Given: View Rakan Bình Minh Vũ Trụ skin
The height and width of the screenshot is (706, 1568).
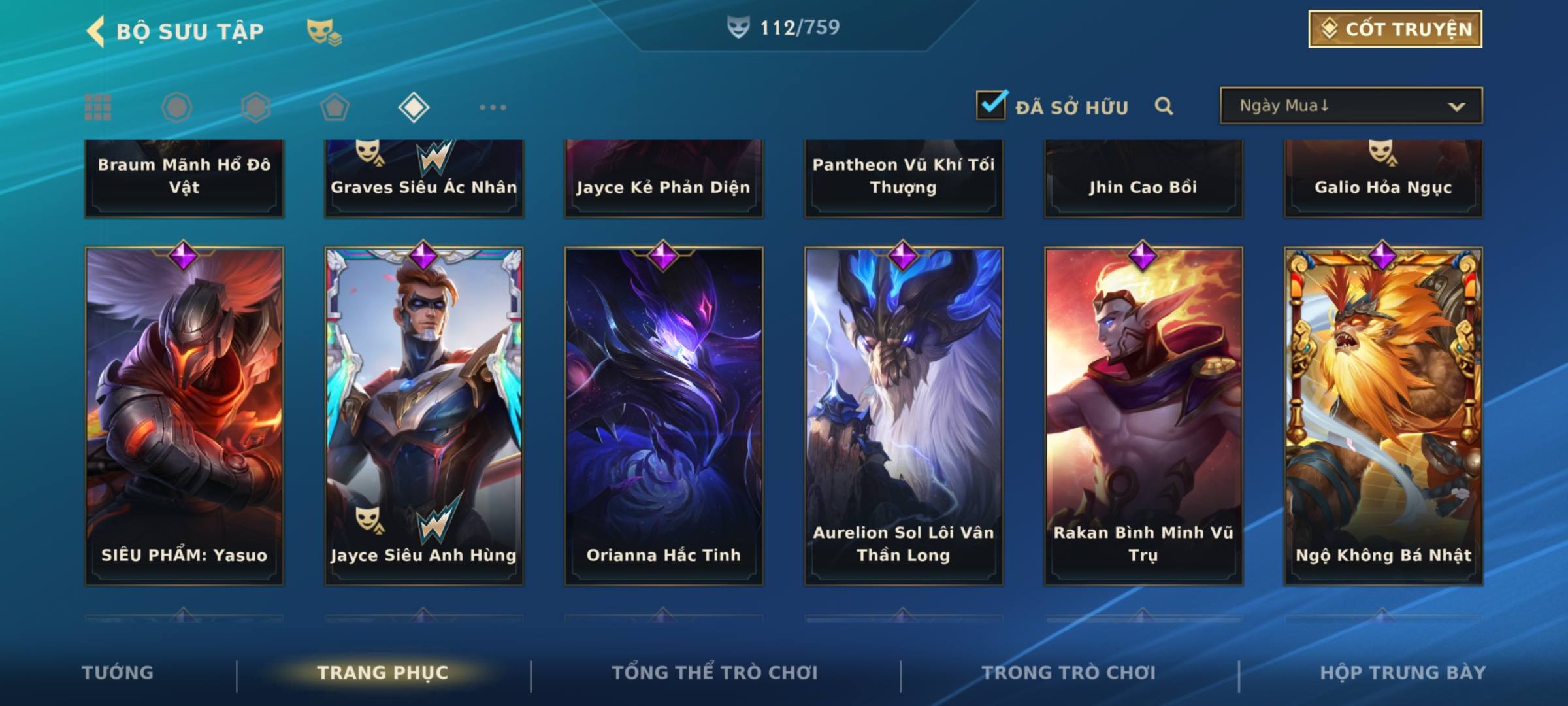Looking at the screenshot, I should click(x=1143, y=416).
